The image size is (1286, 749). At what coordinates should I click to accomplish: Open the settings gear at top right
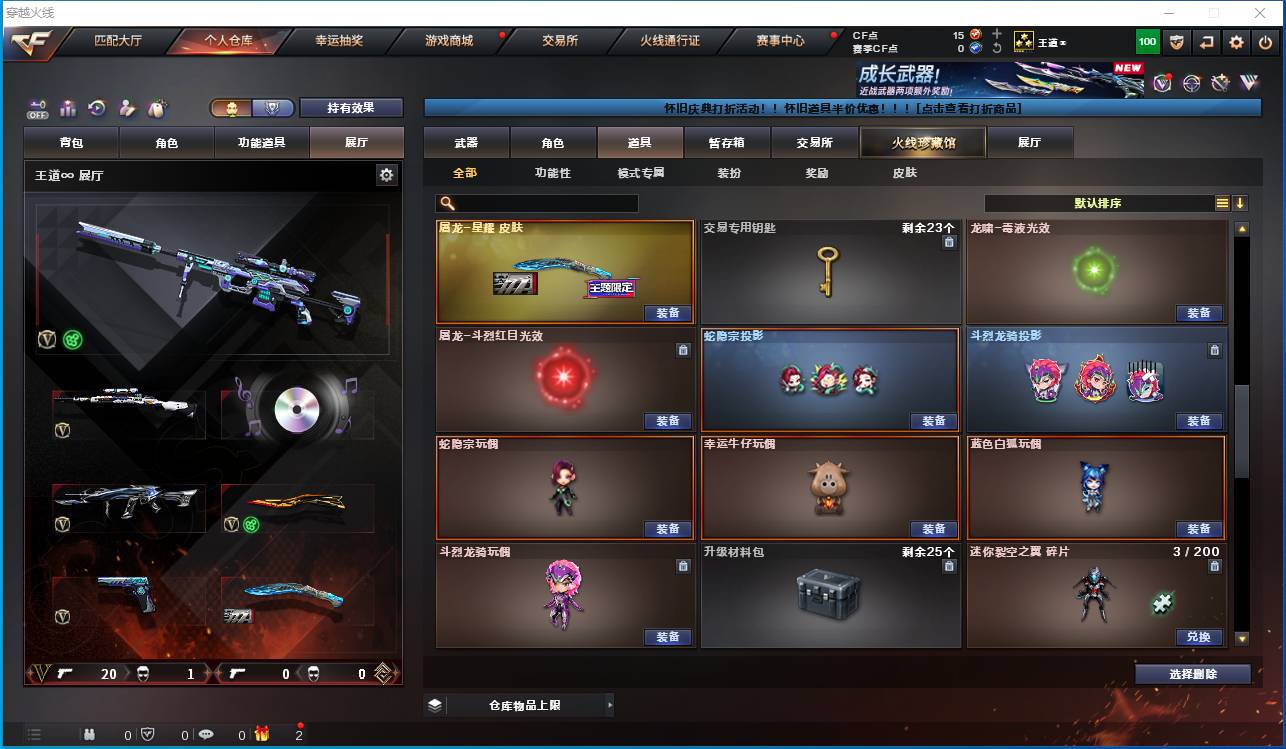[x=1236, y=42]
